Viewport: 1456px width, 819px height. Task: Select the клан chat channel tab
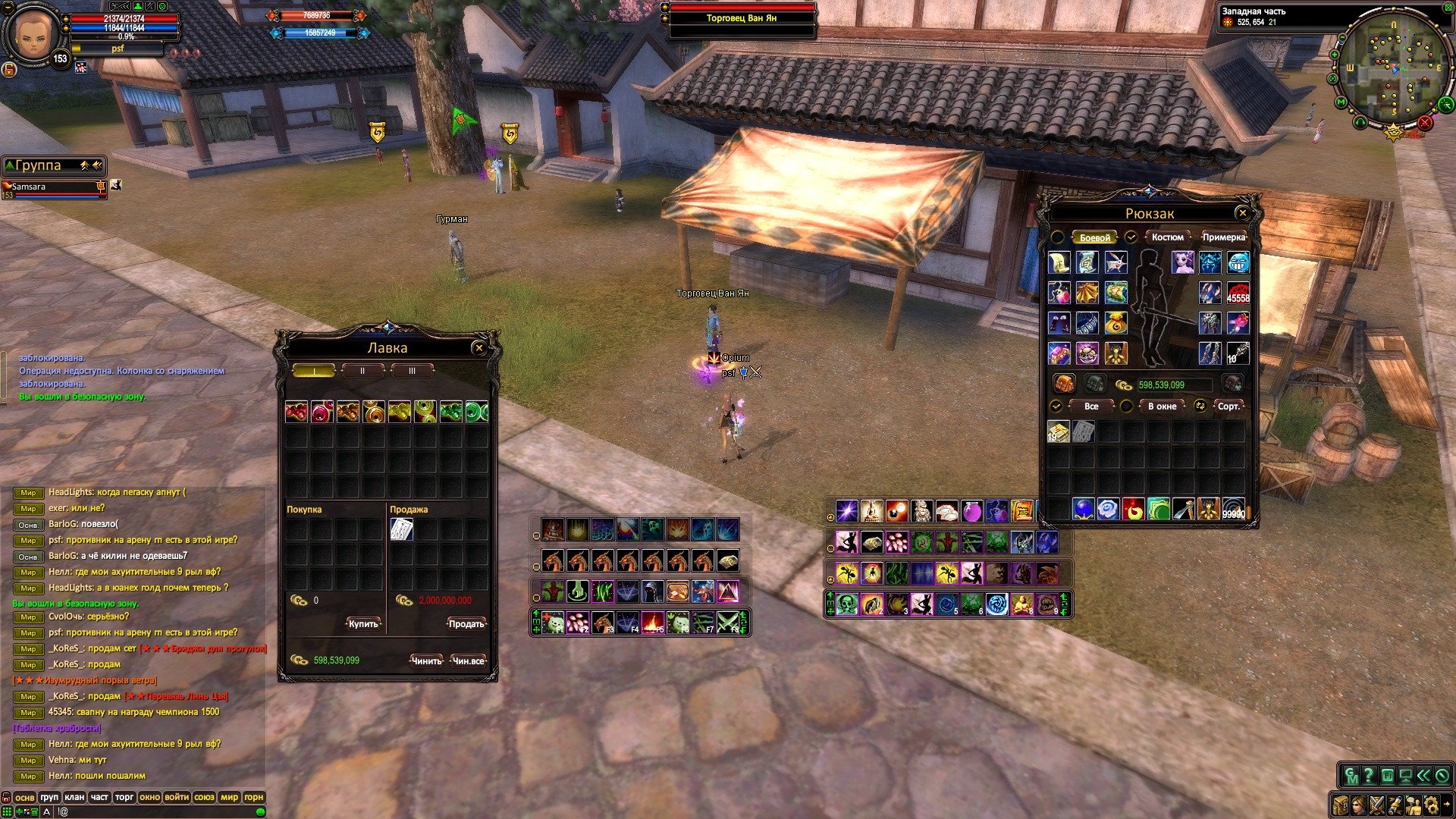74,797
